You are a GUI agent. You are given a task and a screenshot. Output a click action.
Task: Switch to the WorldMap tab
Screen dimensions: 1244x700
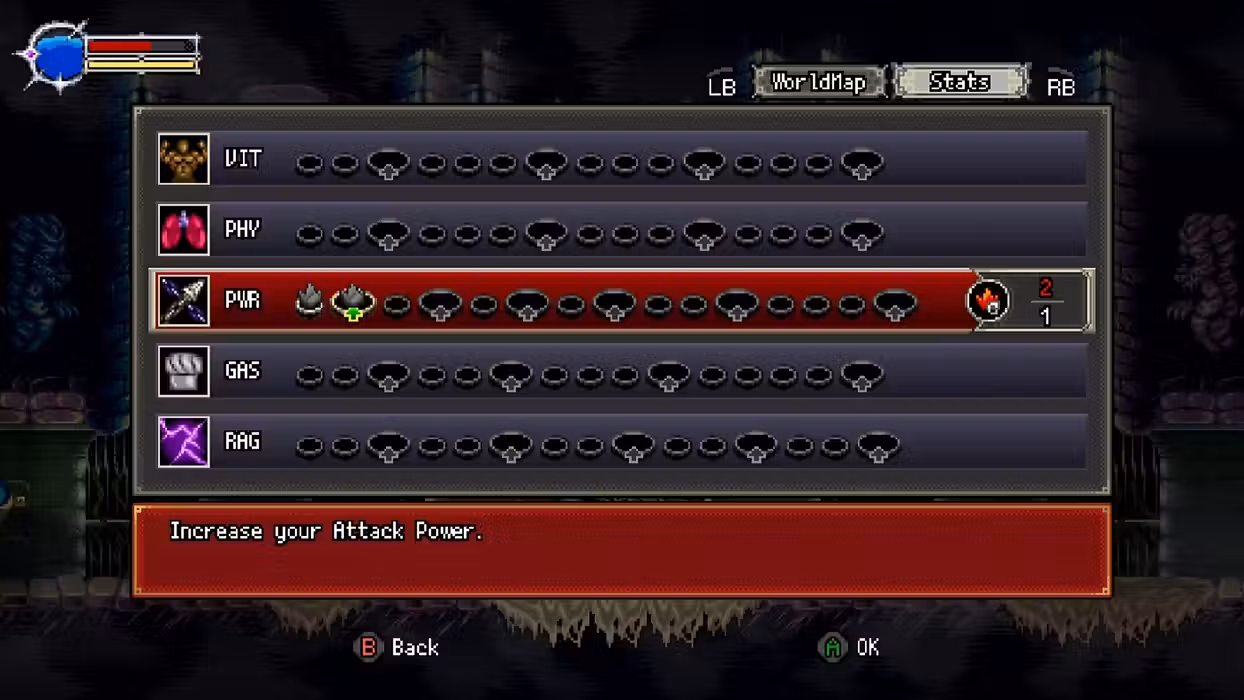(x=819, y=82)
